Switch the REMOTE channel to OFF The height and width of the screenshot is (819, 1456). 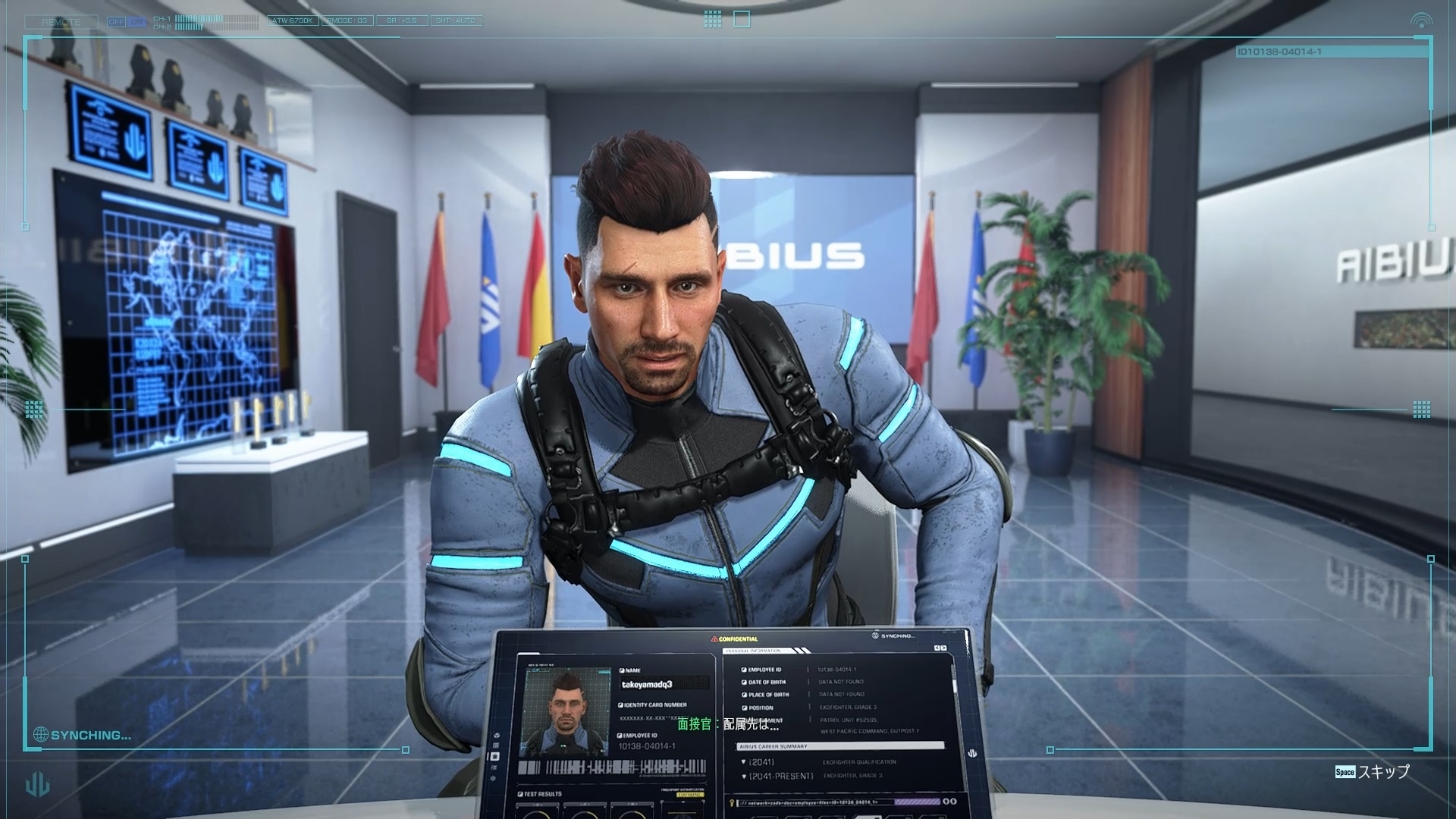pos(117,21)
